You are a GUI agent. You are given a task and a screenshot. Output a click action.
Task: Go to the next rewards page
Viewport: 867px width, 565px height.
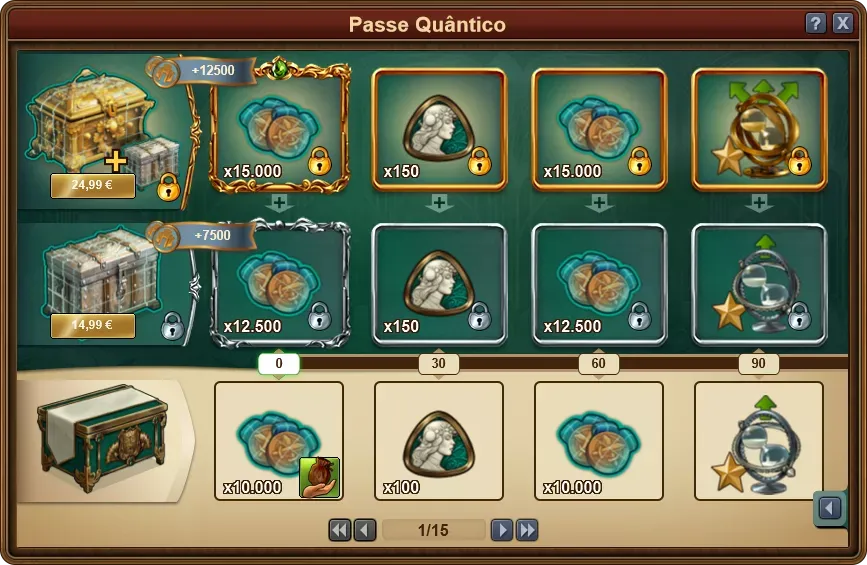(502, 530)
